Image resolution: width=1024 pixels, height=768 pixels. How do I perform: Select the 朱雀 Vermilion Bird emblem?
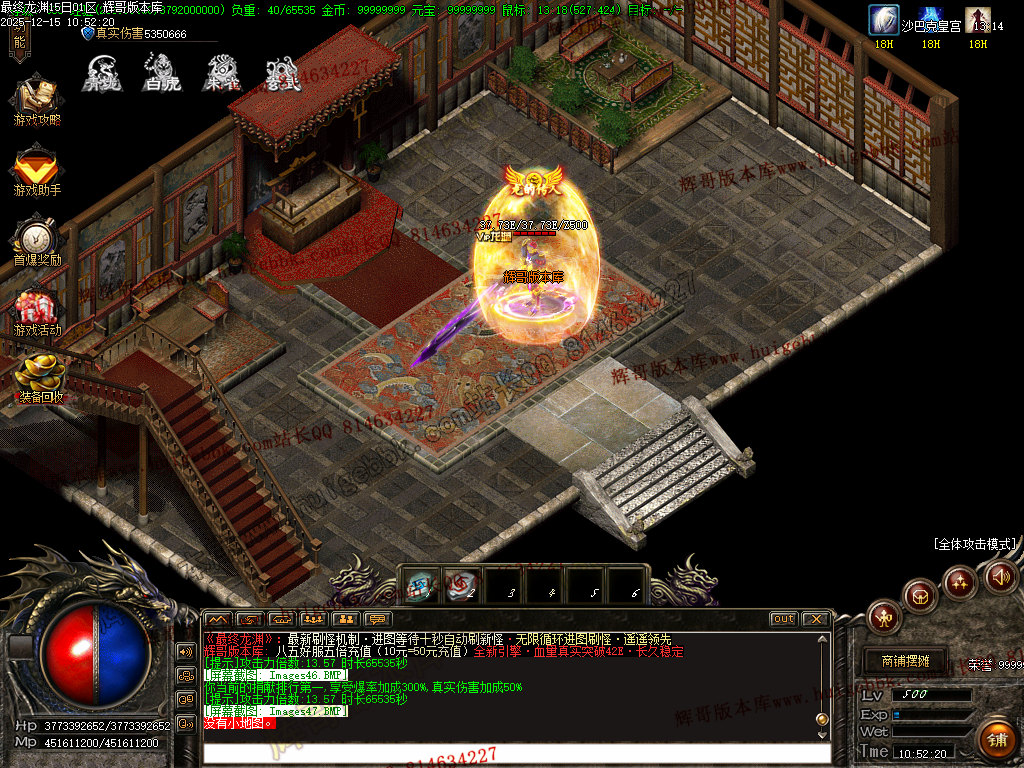click(x=221, y=73)
